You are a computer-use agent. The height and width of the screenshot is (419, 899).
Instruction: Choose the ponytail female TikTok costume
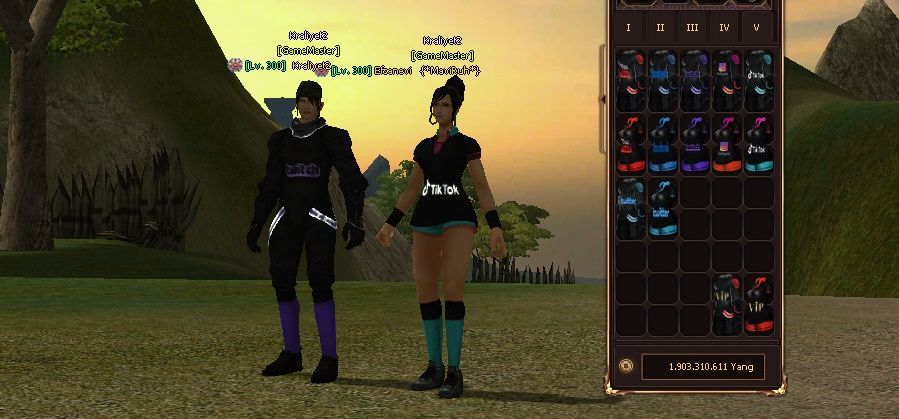pyautogui.click(x=757, y=145)
